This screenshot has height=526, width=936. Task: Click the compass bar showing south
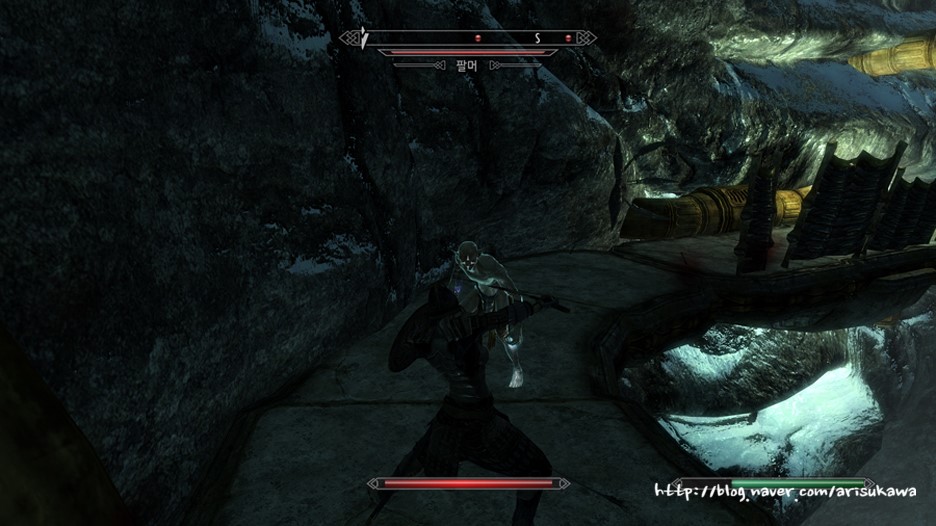tap(468, 38)
